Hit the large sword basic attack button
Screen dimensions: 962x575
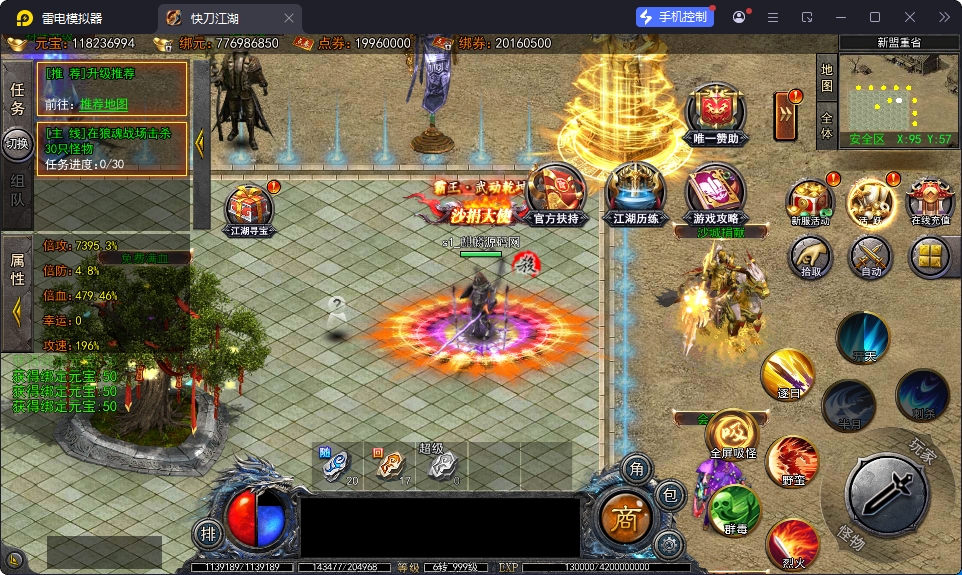pos(886,491)
